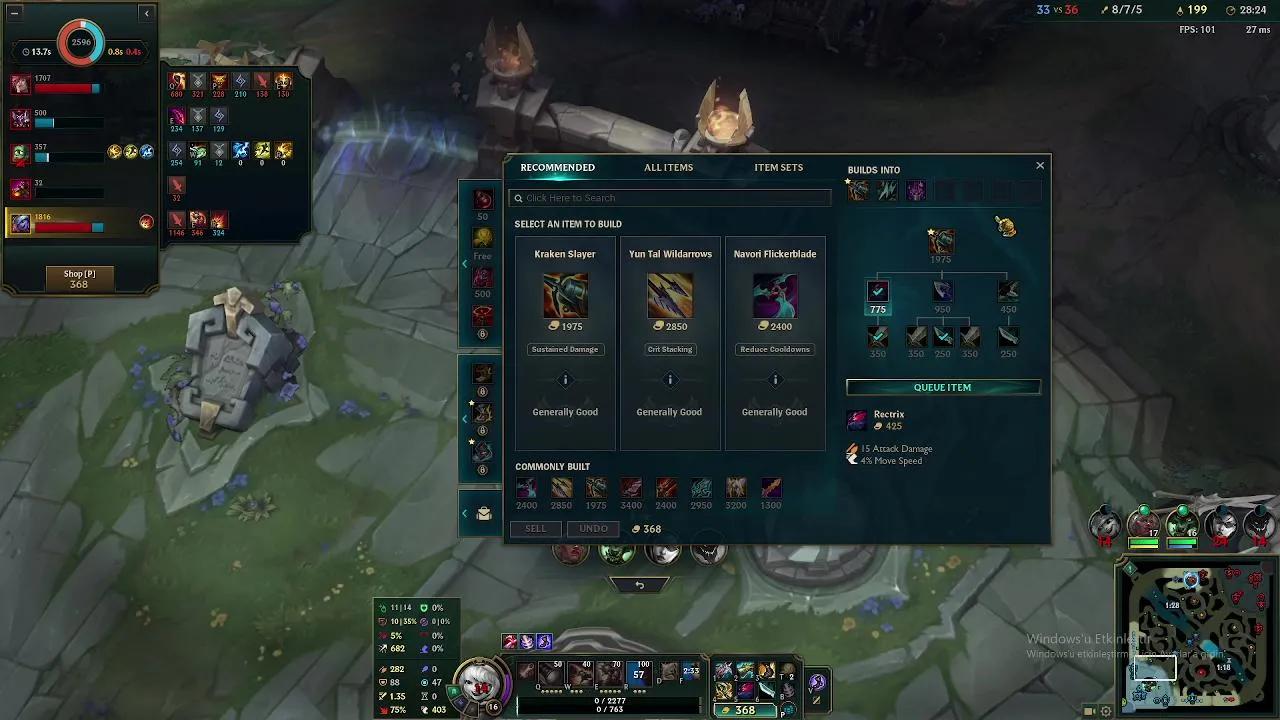This screenshot has height=720, width=1280.
Task: Select the Yun Tal Wildarrows item image
Action: 670,295
